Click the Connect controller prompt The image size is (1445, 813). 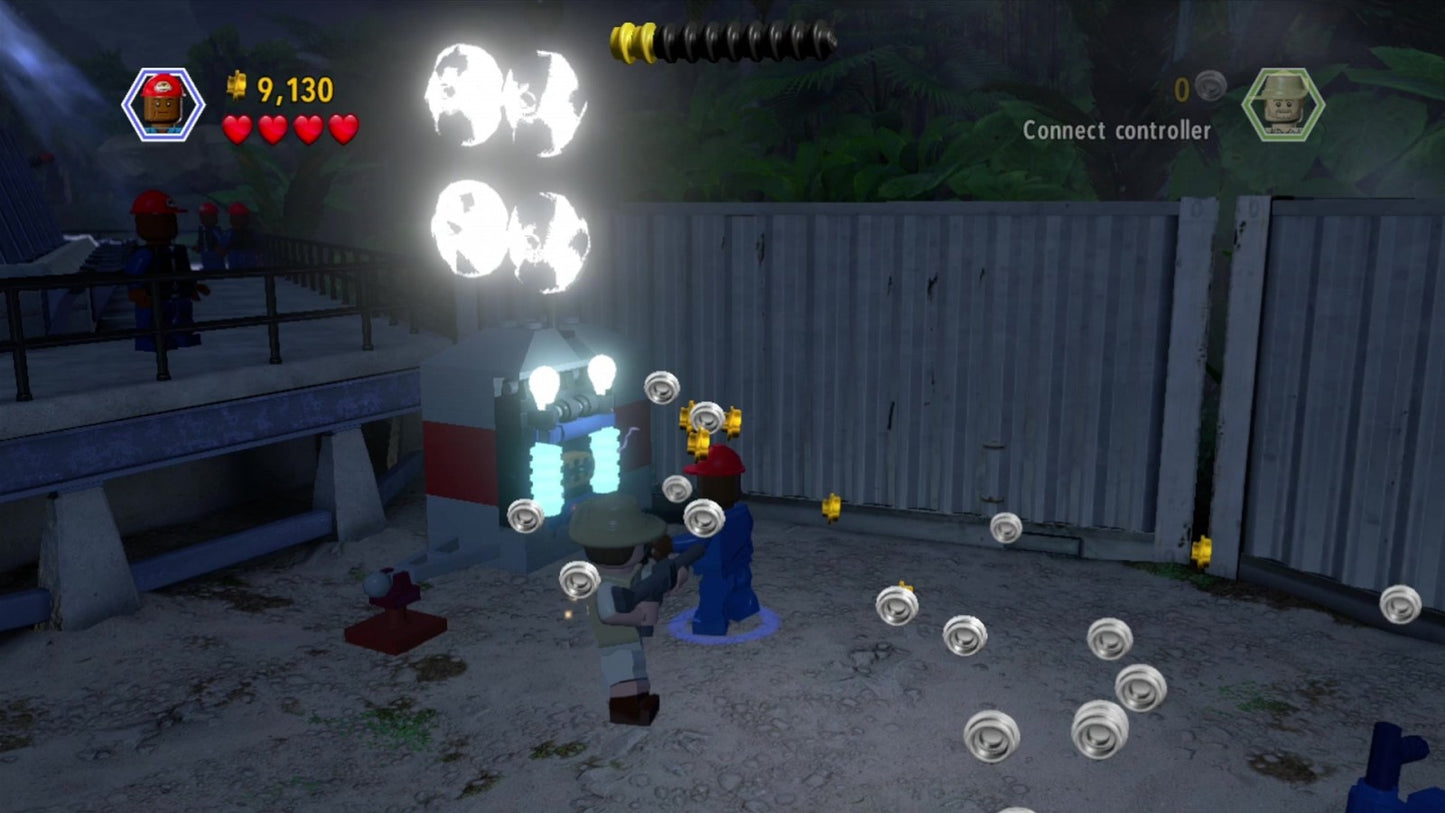coord(1117,129)
